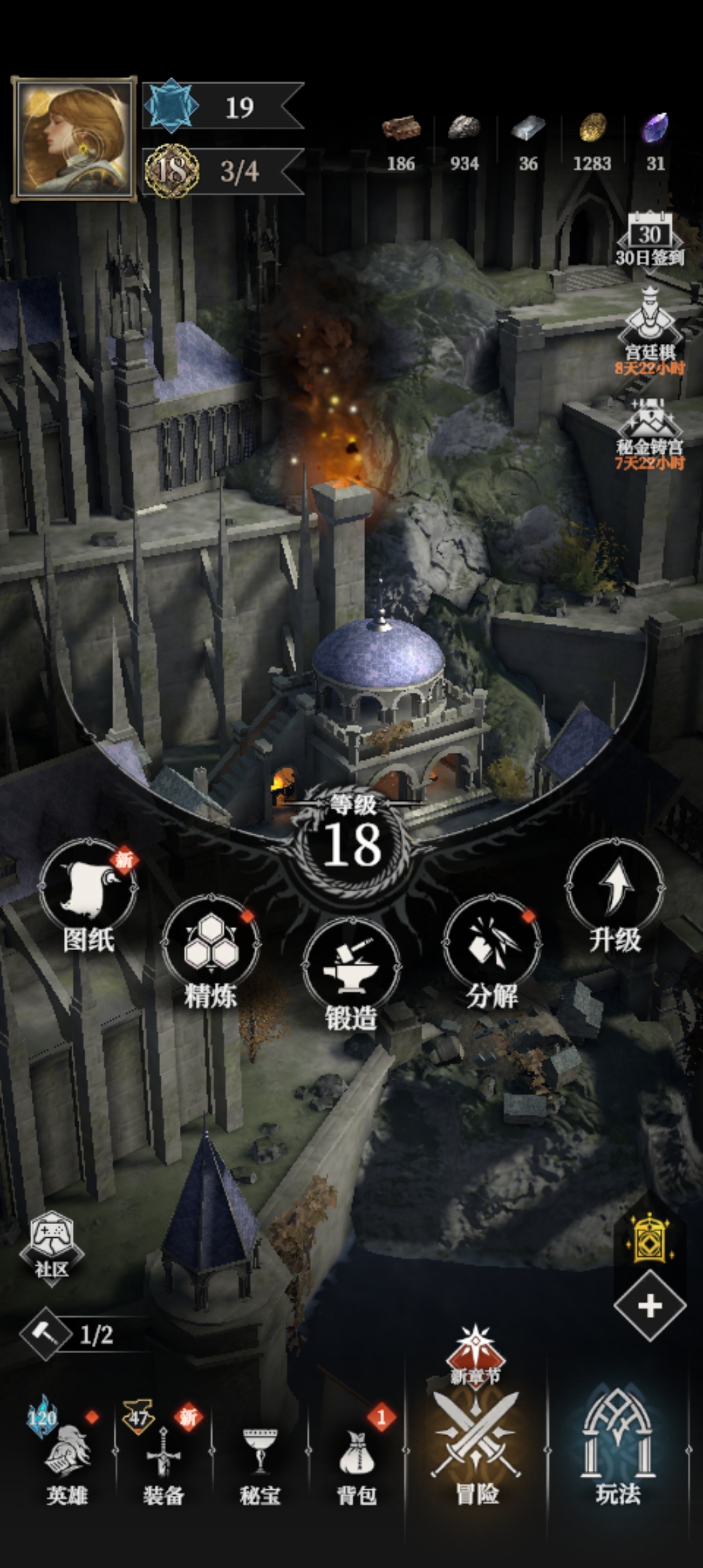Open the 社区 community icon

click(51, 1245)
